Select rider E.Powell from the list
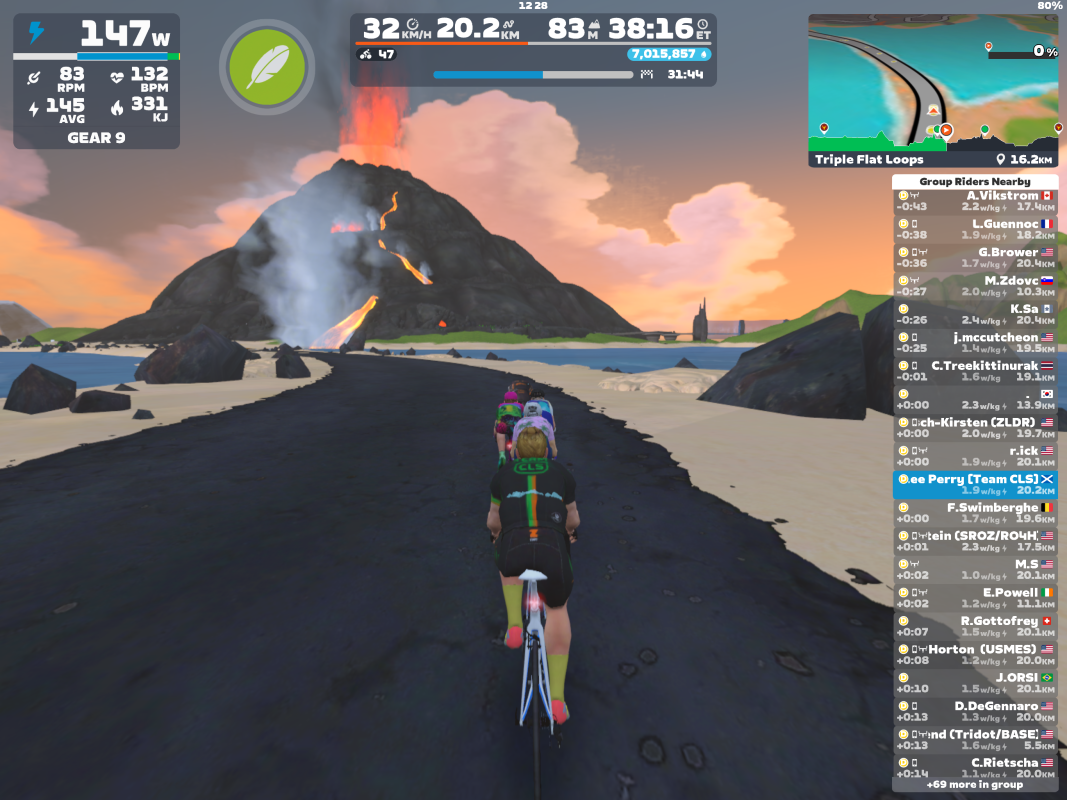This screenshot has width=1067, height=800. pyautogui.click(x=975, y=598)
